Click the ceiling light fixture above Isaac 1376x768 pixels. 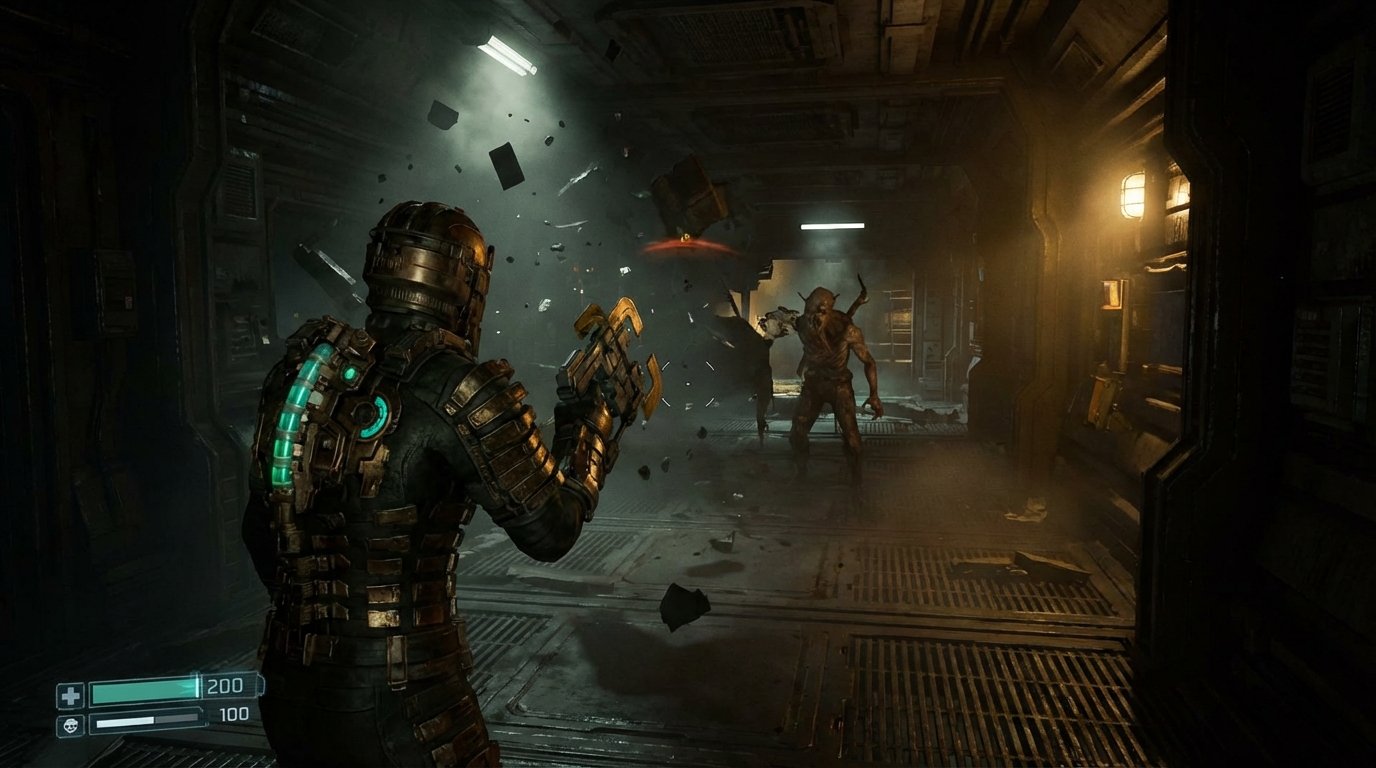505,55
